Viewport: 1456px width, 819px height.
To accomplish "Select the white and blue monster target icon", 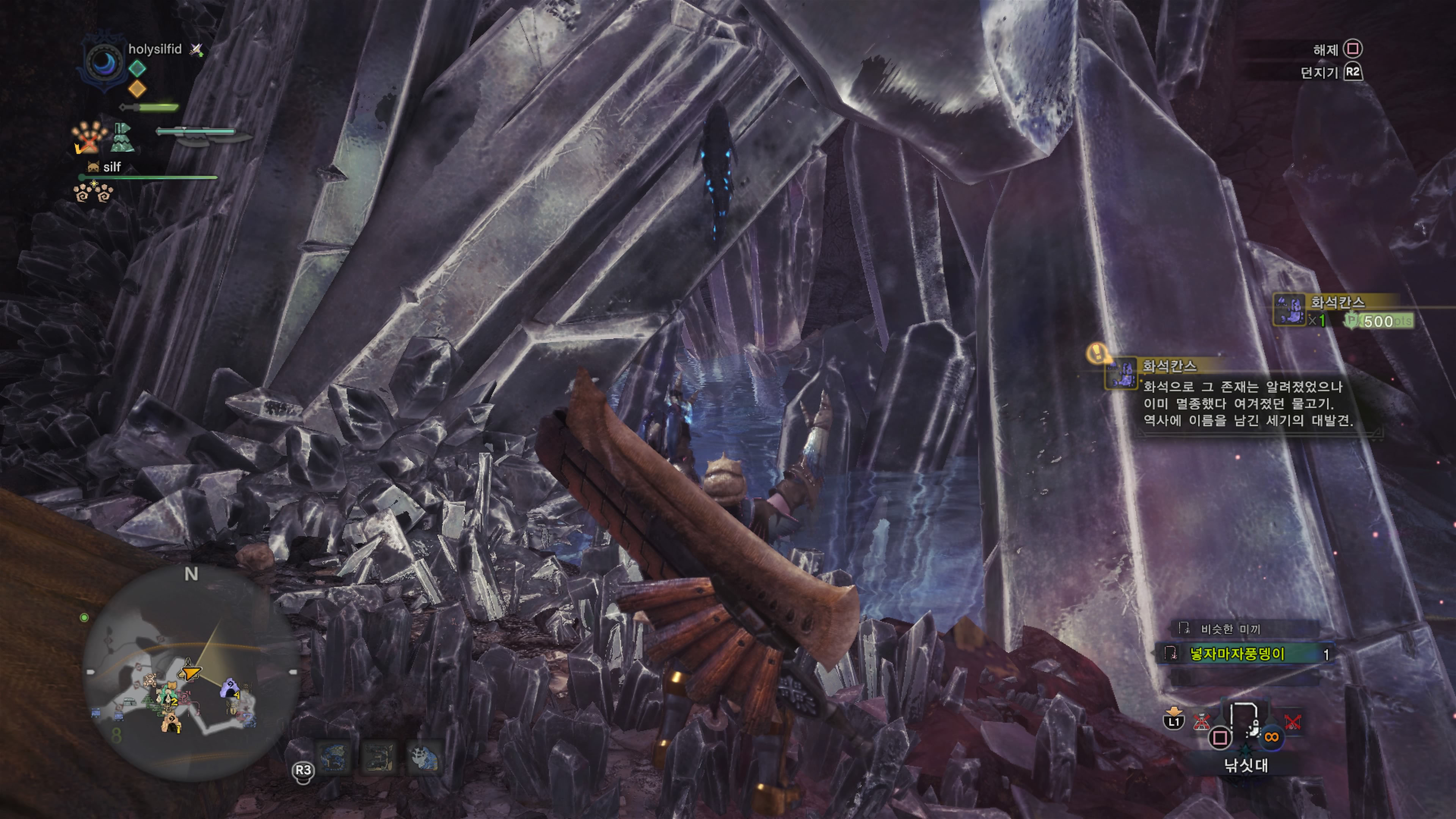I will (425, 758).
